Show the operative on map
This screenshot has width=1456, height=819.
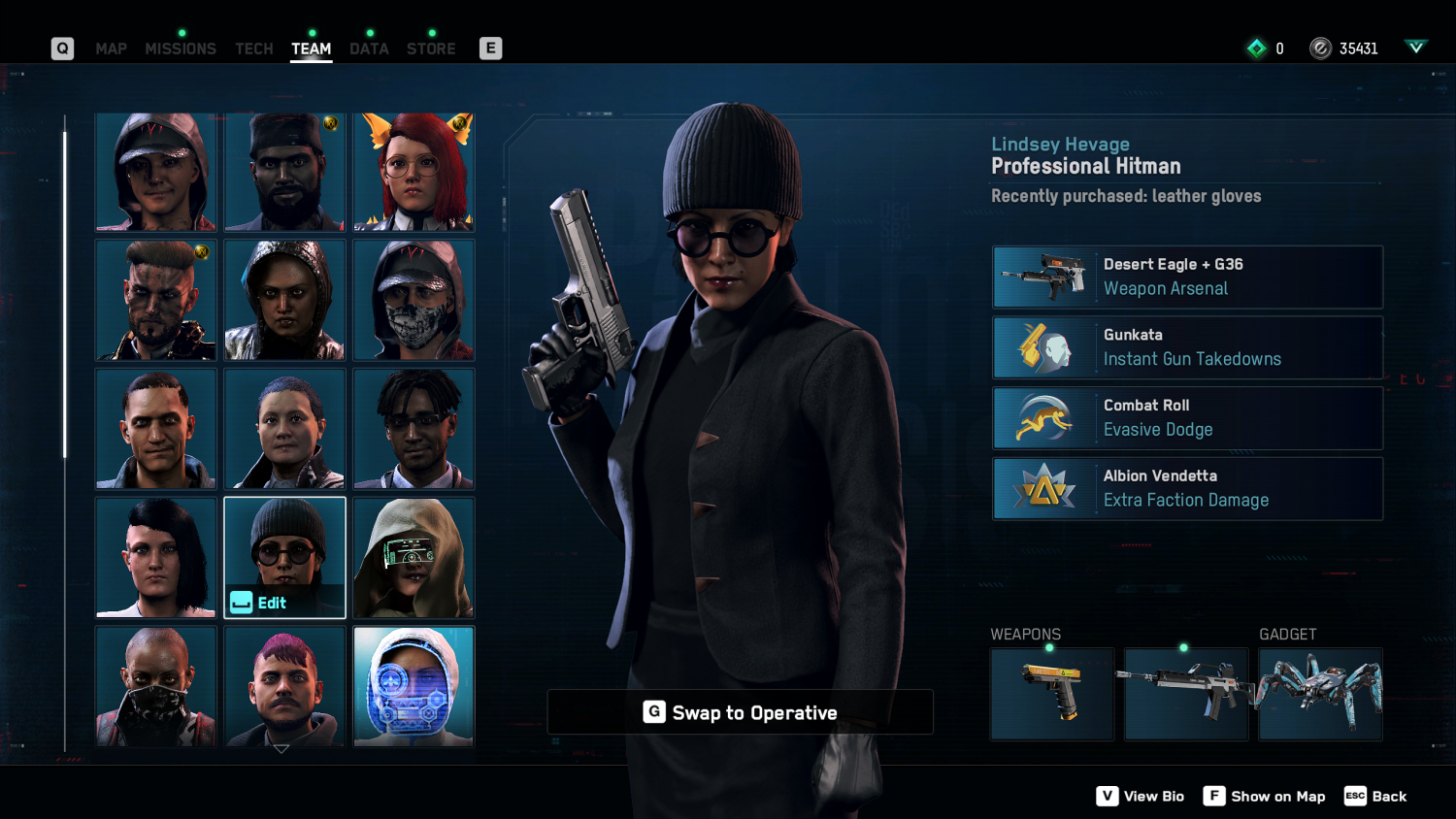pos(1264,797)
